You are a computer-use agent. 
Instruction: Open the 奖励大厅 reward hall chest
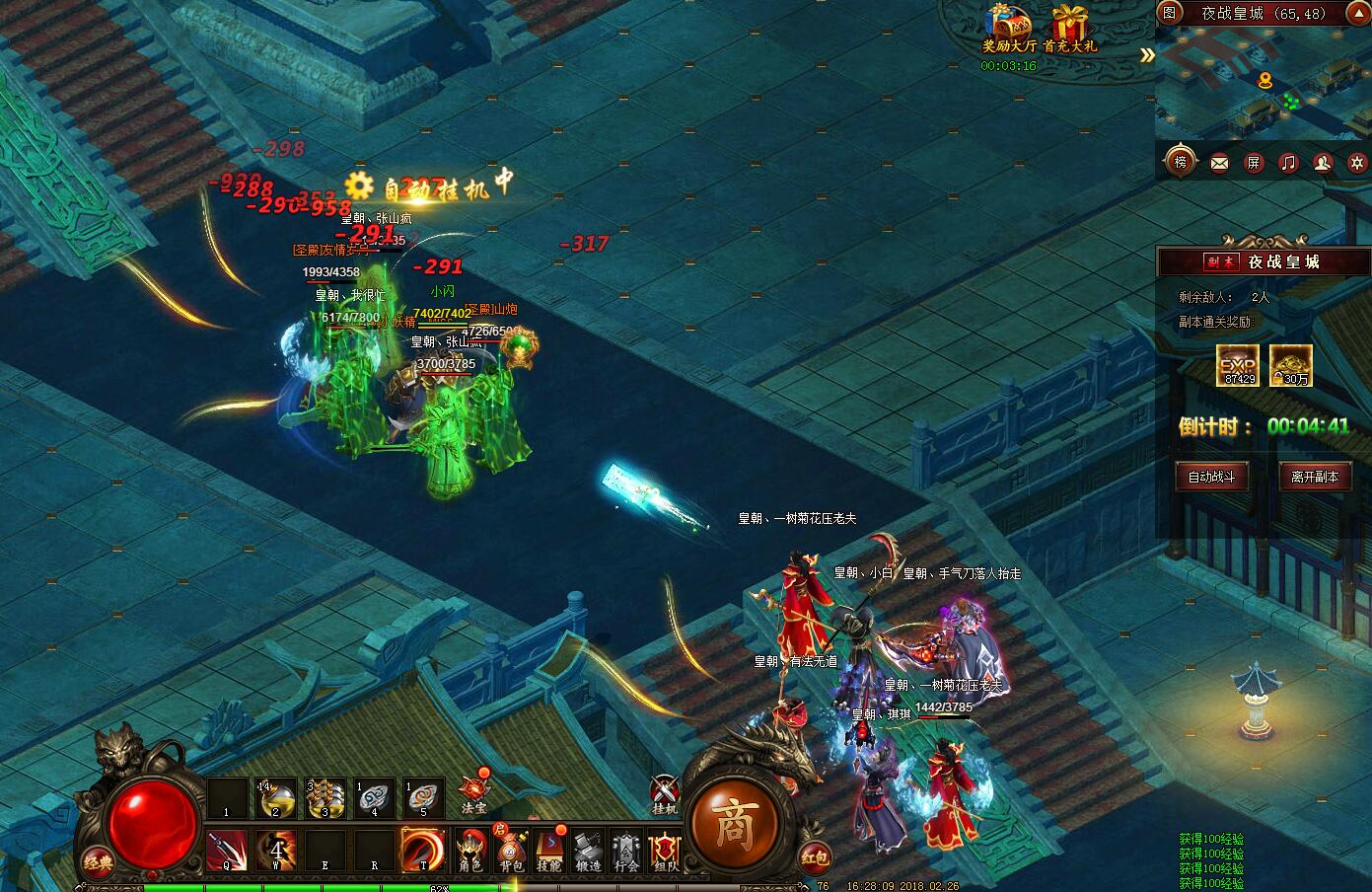tap(1009, 28)
